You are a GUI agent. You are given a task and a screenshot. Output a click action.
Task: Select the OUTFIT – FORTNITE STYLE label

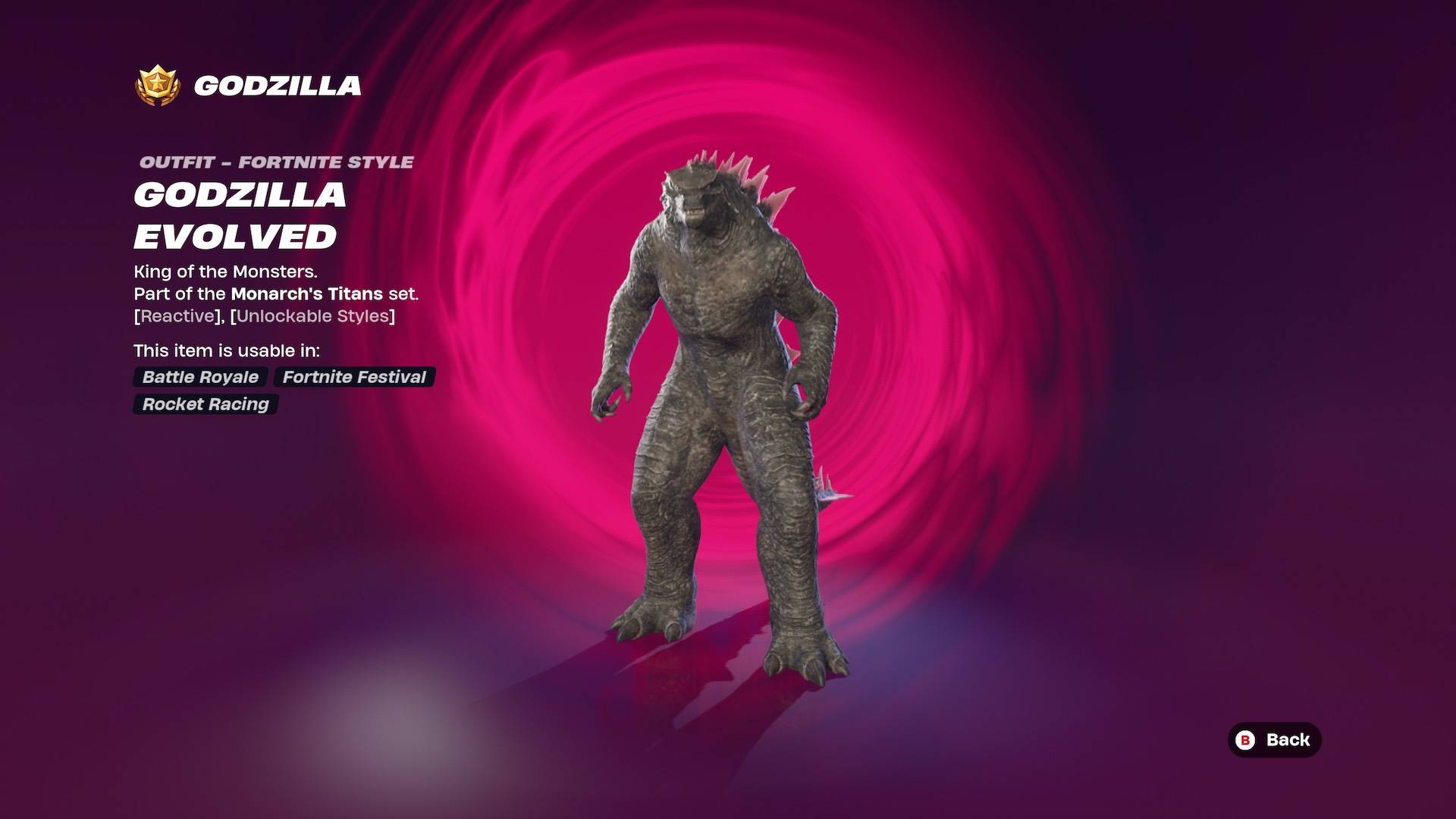[275, 161]
